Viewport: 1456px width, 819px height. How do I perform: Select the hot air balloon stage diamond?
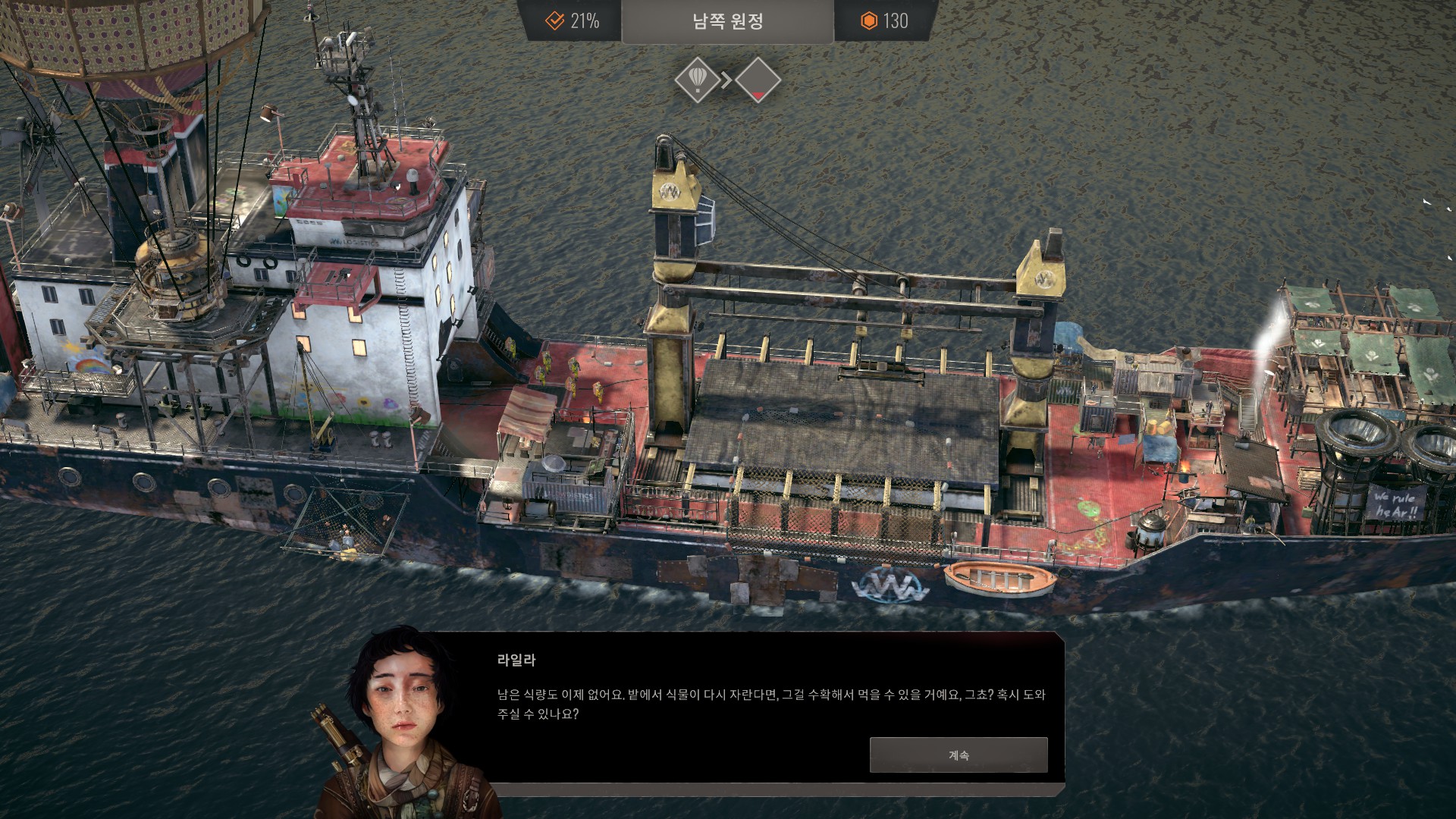tap(697, 79)
